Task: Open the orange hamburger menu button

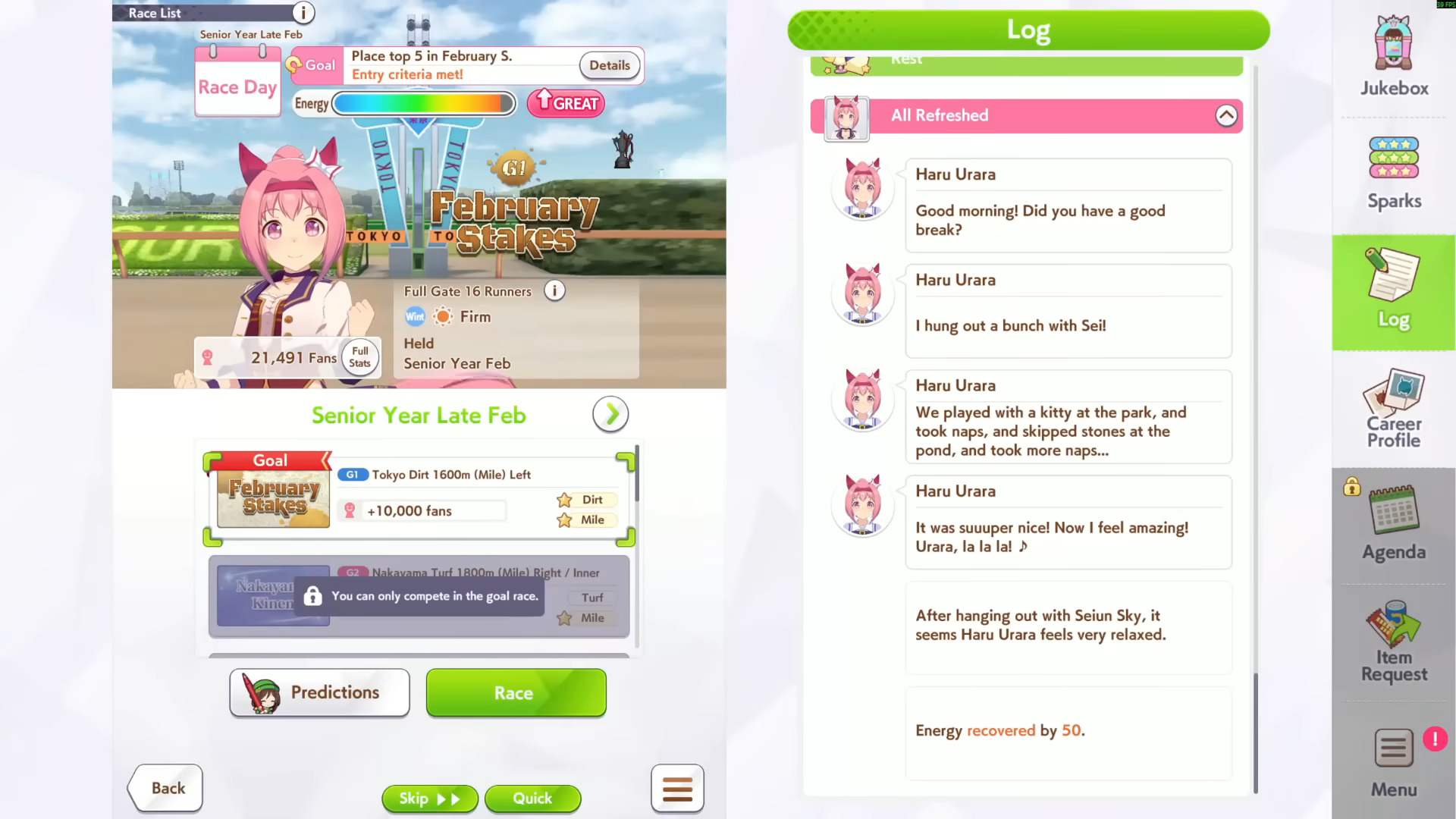Action: (x=677, y=789)
